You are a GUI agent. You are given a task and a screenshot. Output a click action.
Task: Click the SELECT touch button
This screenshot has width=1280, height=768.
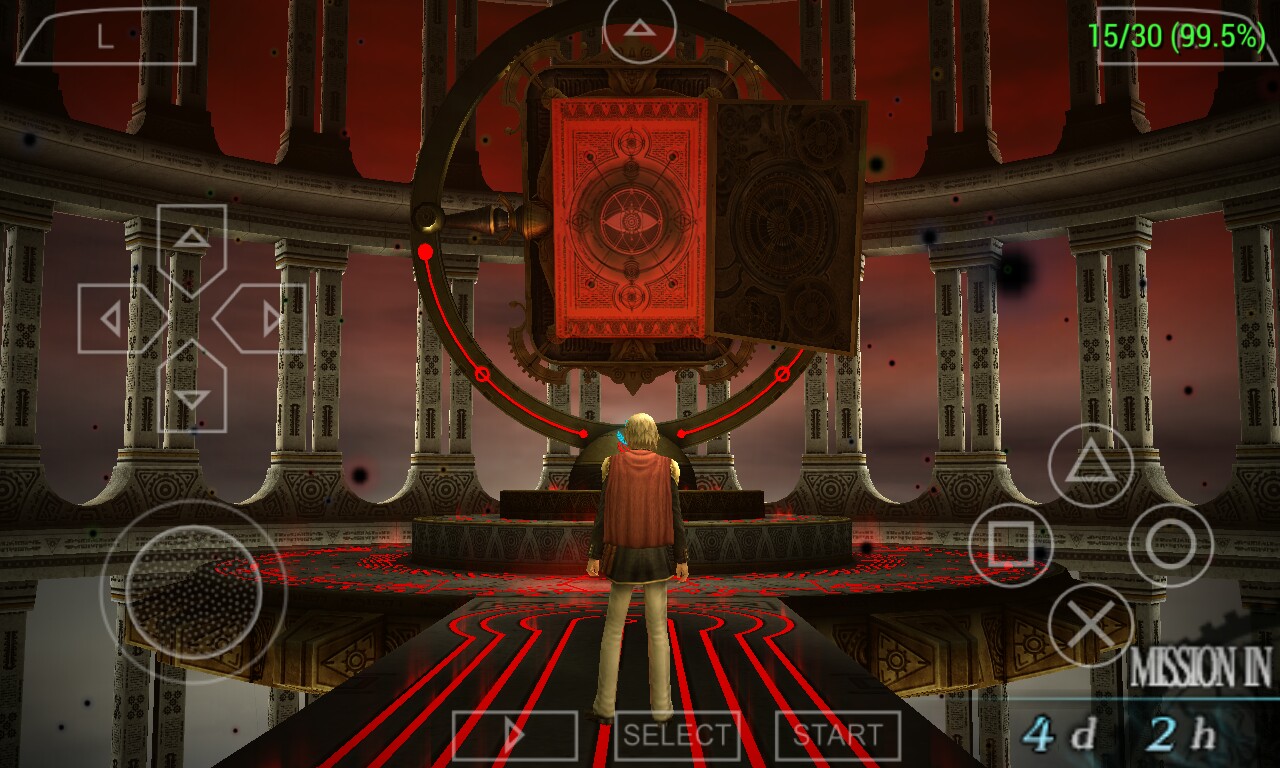click(677, 736)
